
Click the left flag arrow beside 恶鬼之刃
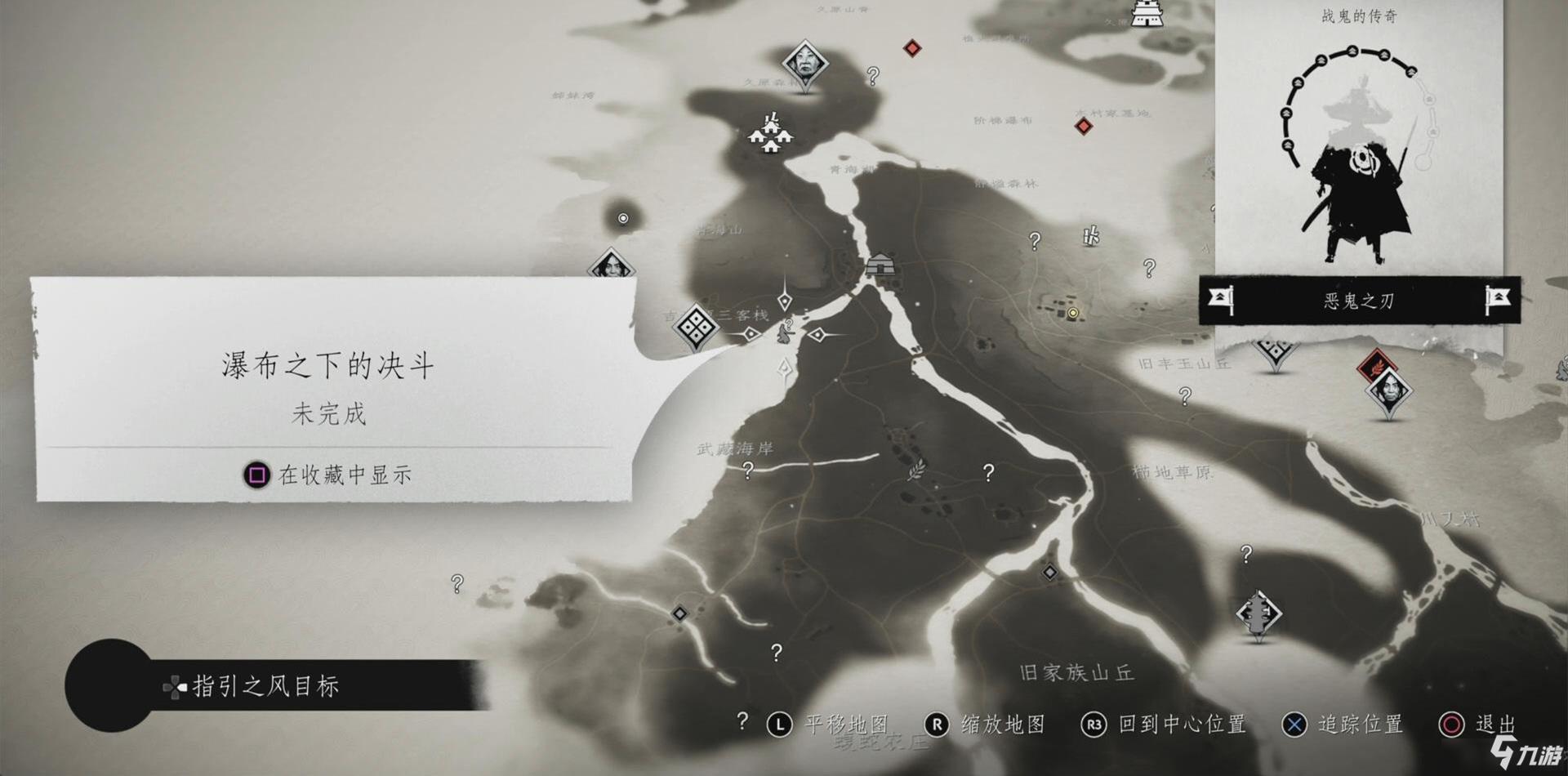1219,300
